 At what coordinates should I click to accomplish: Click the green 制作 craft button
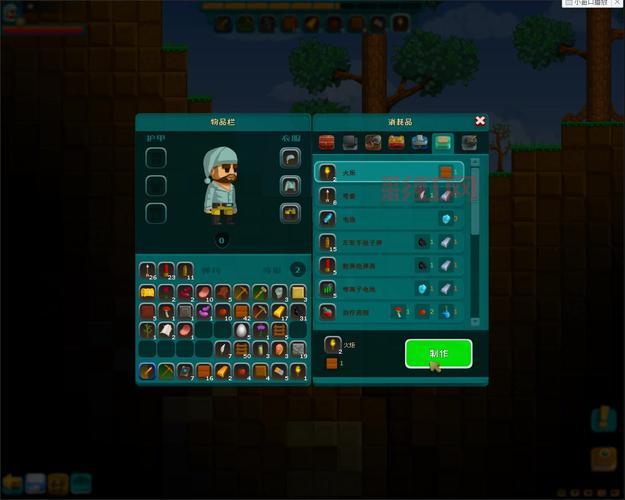438,353
